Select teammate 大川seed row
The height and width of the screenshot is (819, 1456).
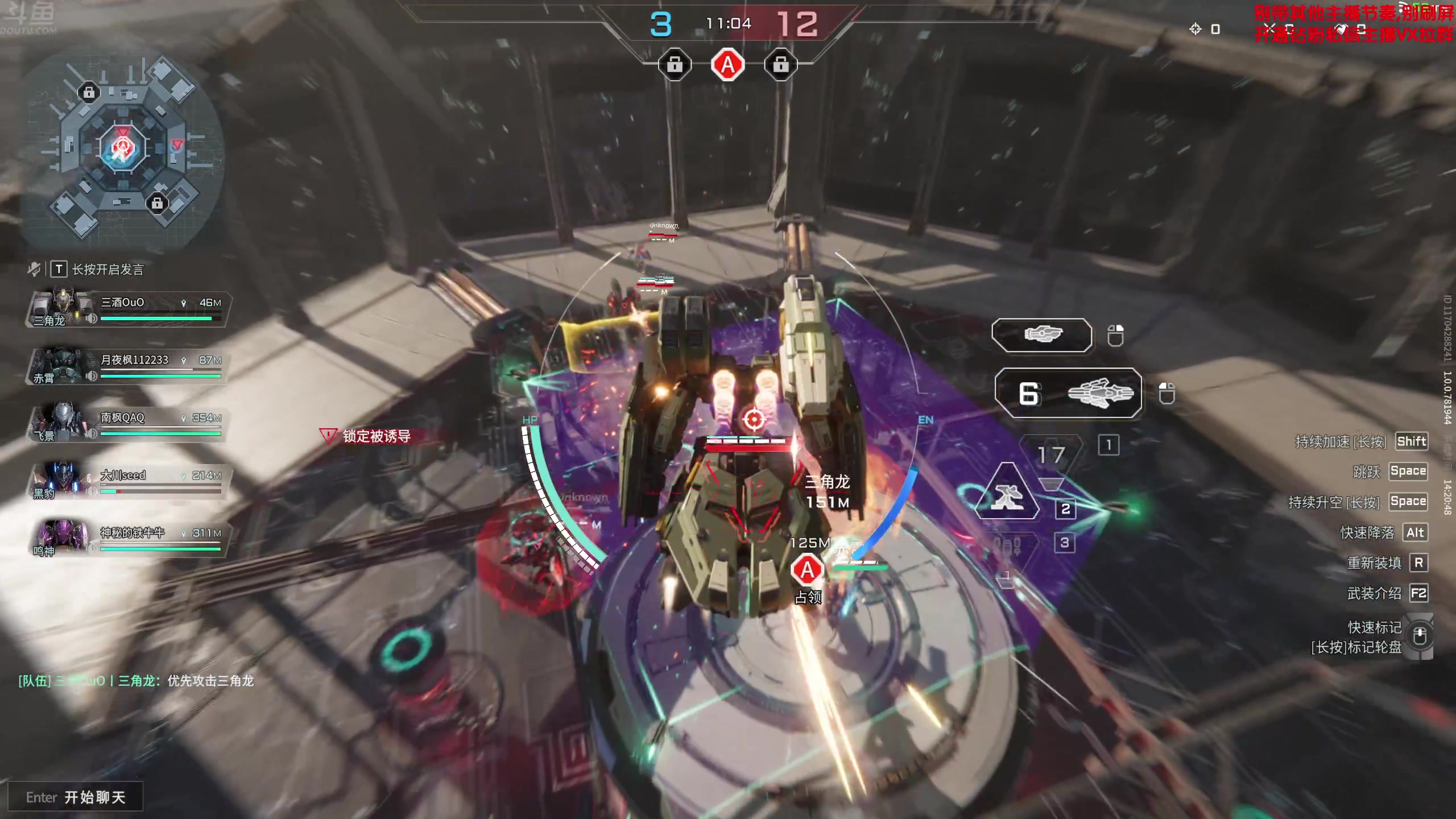[129, 482]
